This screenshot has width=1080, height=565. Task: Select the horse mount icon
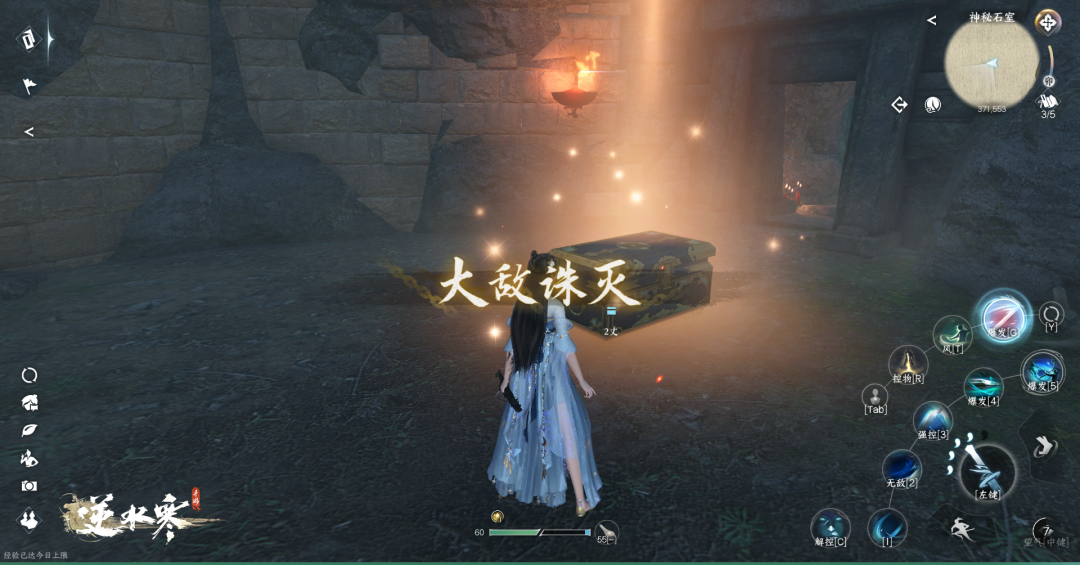[x=30, y=402]
